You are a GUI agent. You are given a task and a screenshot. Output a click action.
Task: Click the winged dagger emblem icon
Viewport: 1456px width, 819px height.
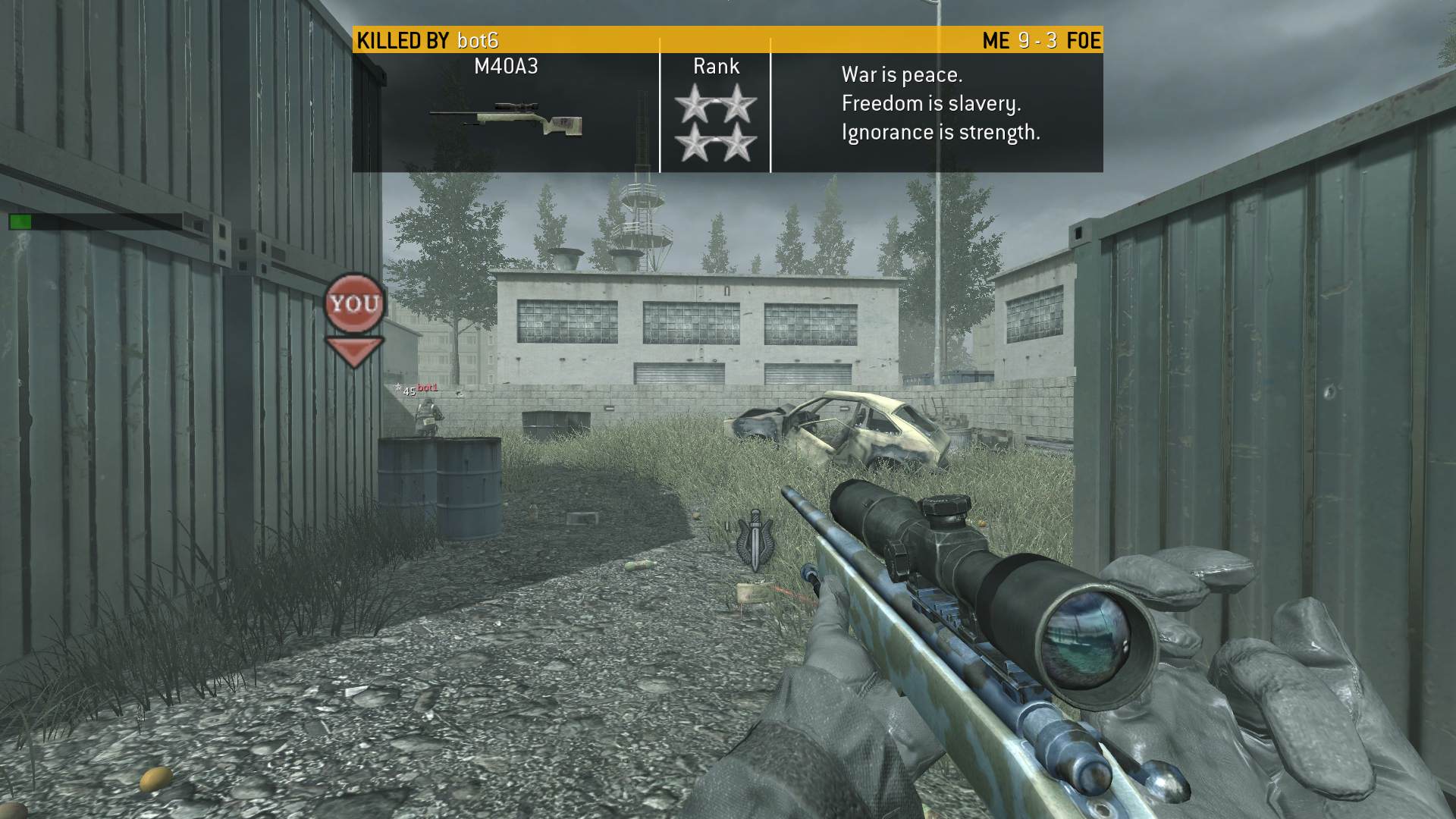point(755,540)
